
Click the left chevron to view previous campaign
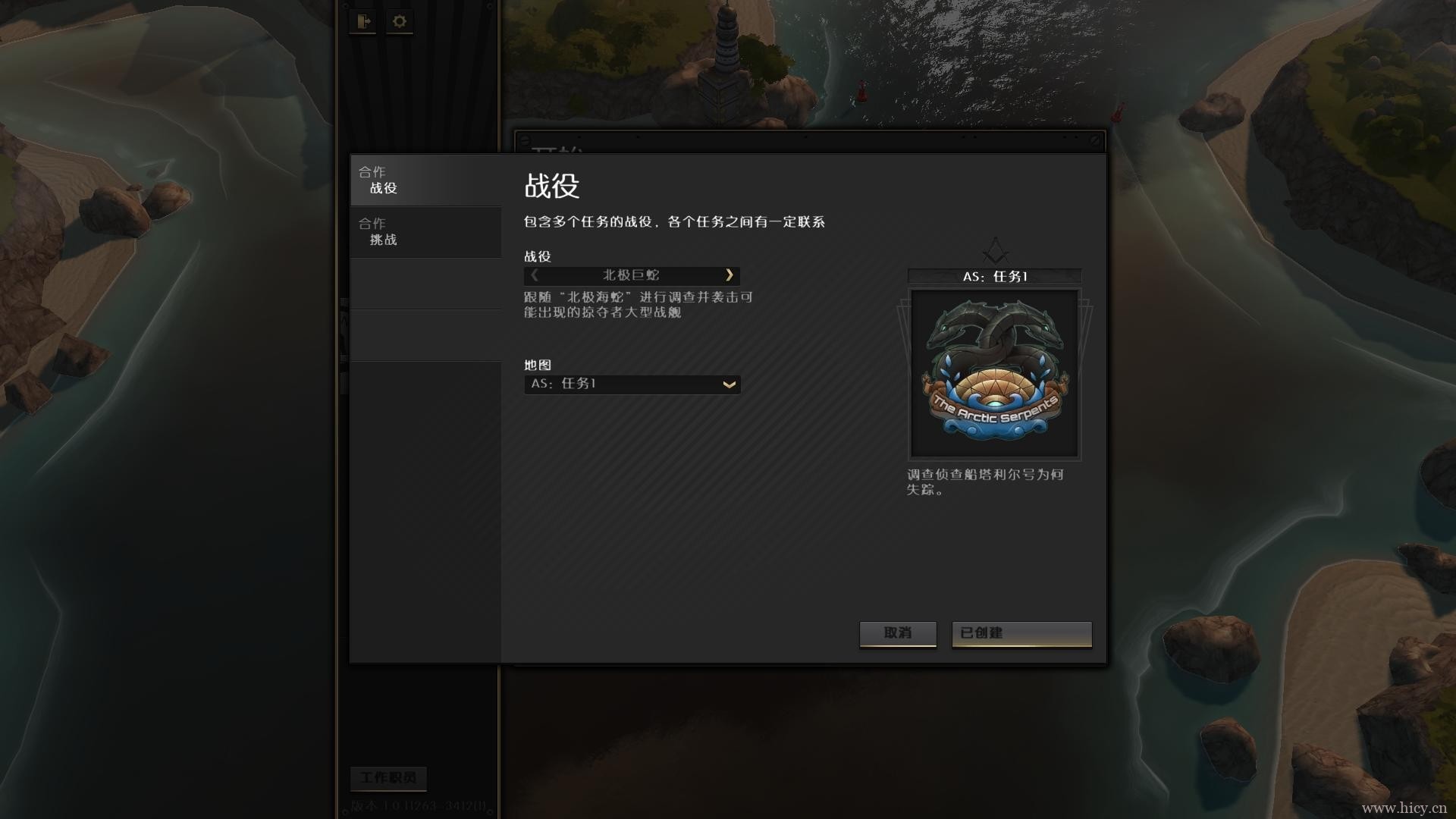535,276
